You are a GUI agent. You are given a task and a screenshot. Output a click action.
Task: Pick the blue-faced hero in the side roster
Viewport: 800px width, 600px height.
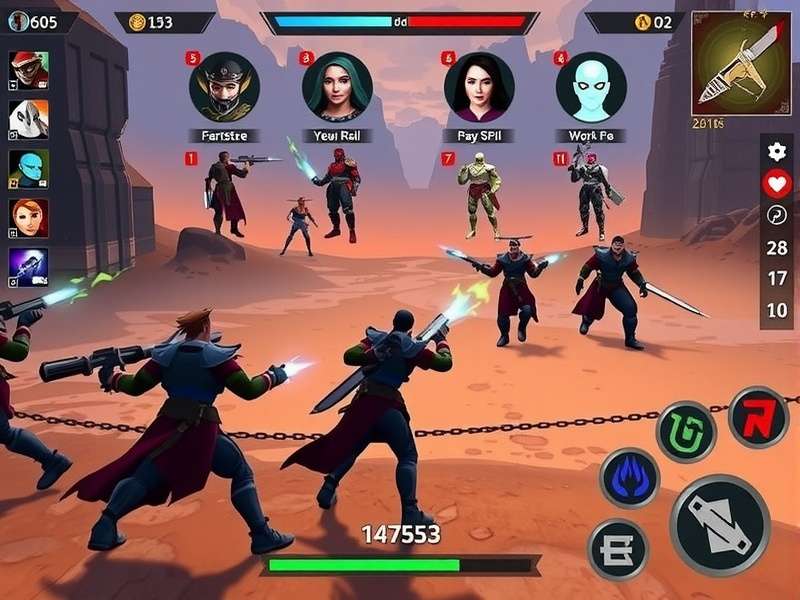28,168
